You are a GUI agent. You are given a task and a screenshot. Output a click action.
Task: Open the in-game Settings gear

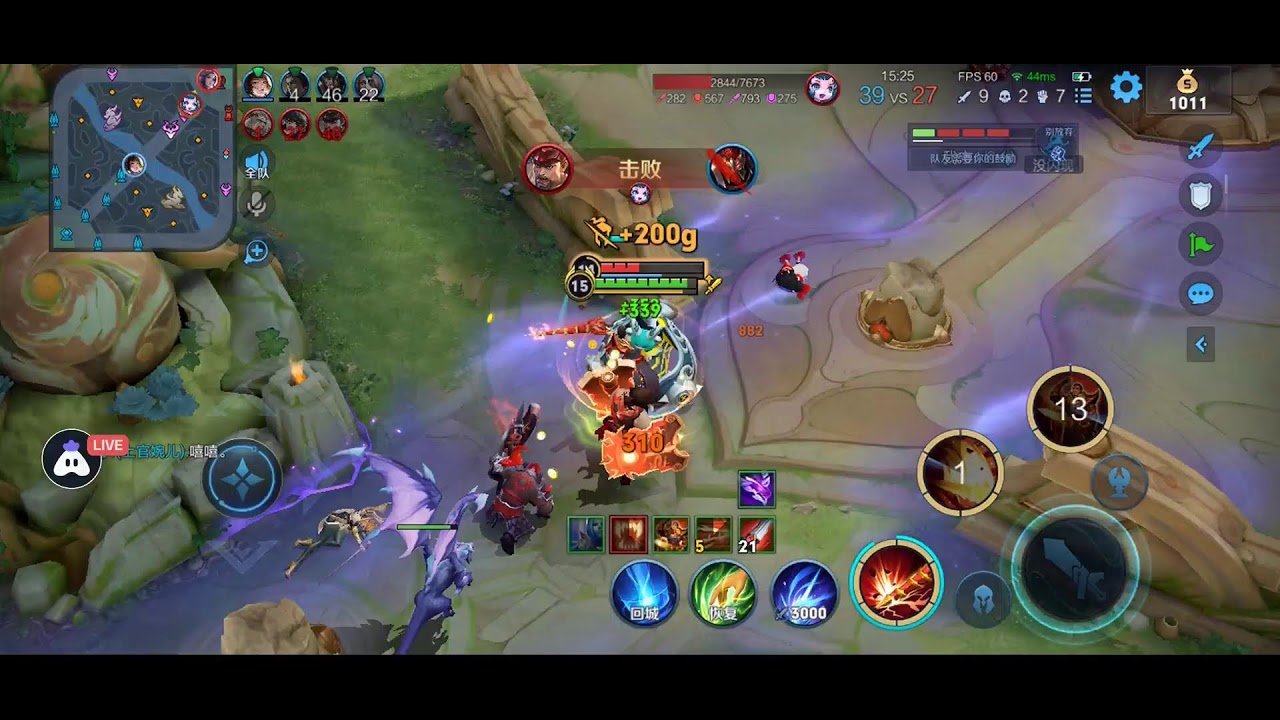click(x=1126, y=86)
